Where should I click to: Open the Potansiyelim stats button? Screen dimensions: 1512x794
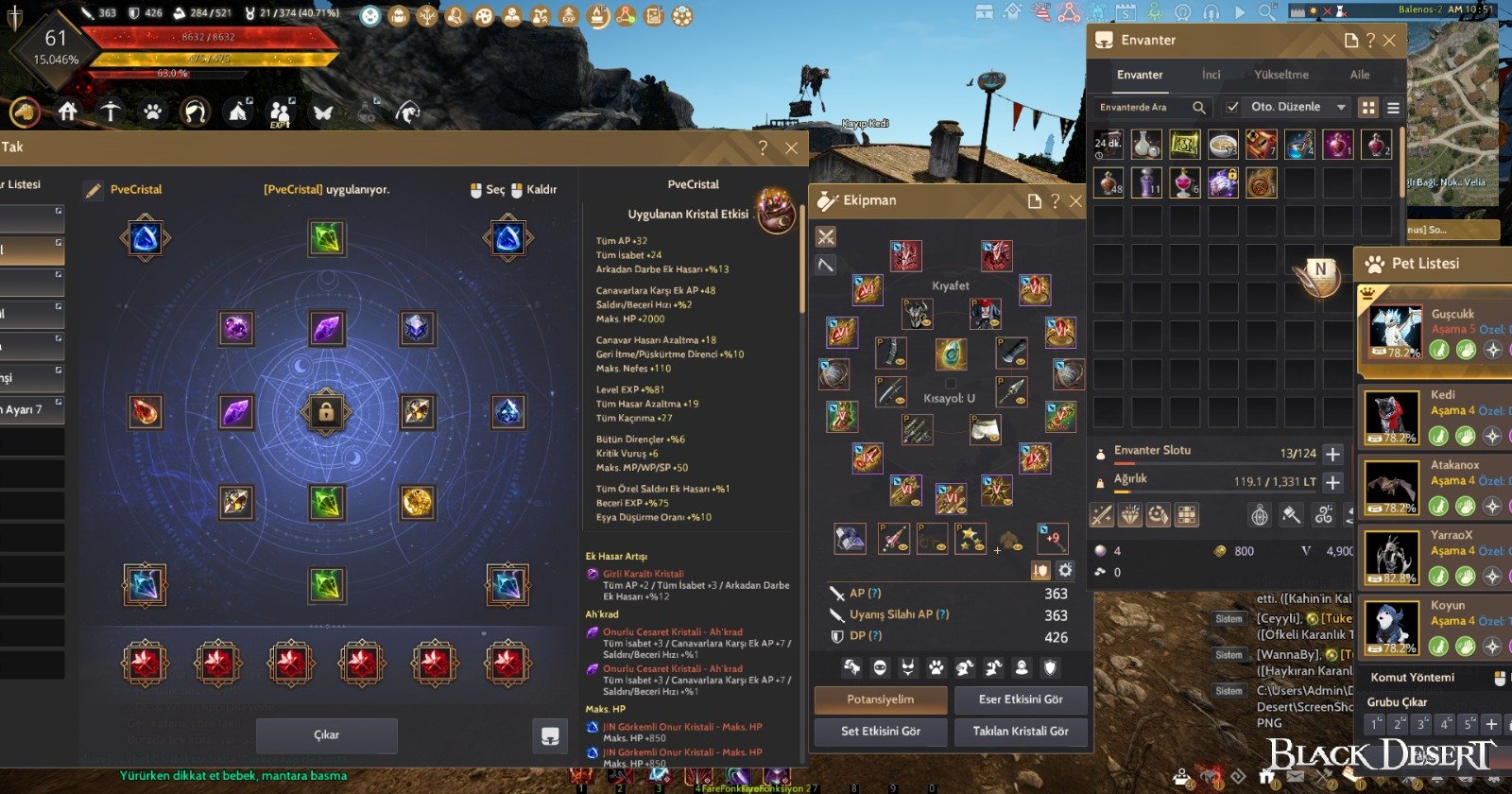880,699
